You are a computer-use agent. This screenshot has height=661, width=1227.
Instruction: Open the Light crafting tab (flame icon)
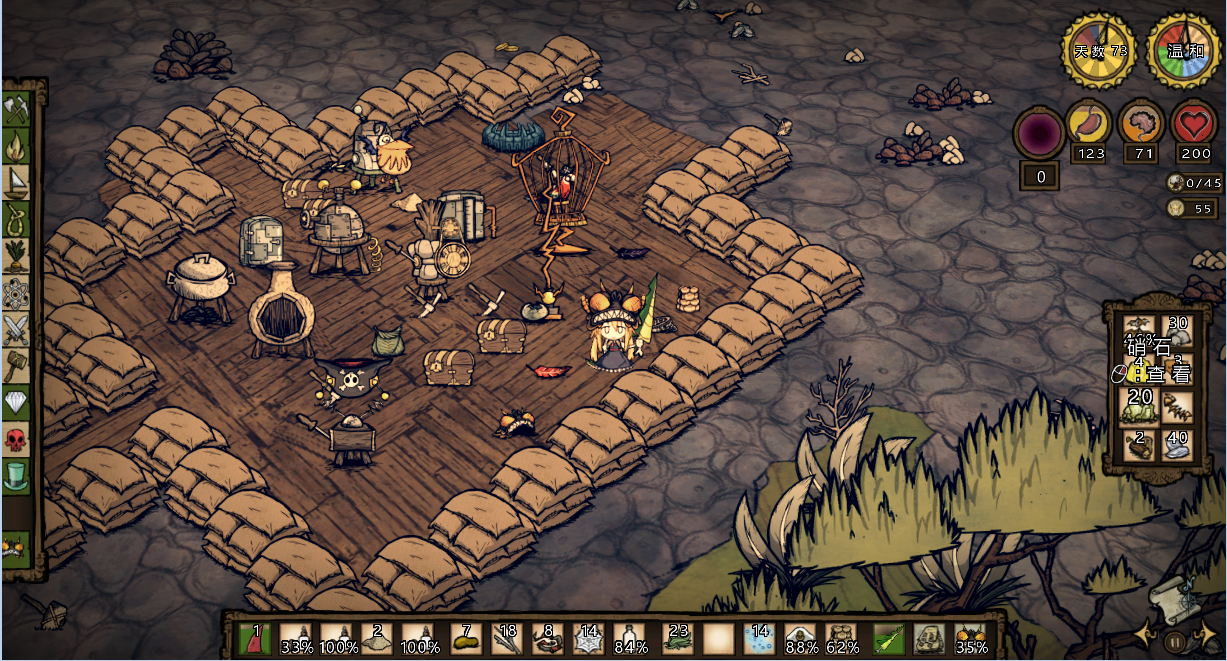coord(17,145)
